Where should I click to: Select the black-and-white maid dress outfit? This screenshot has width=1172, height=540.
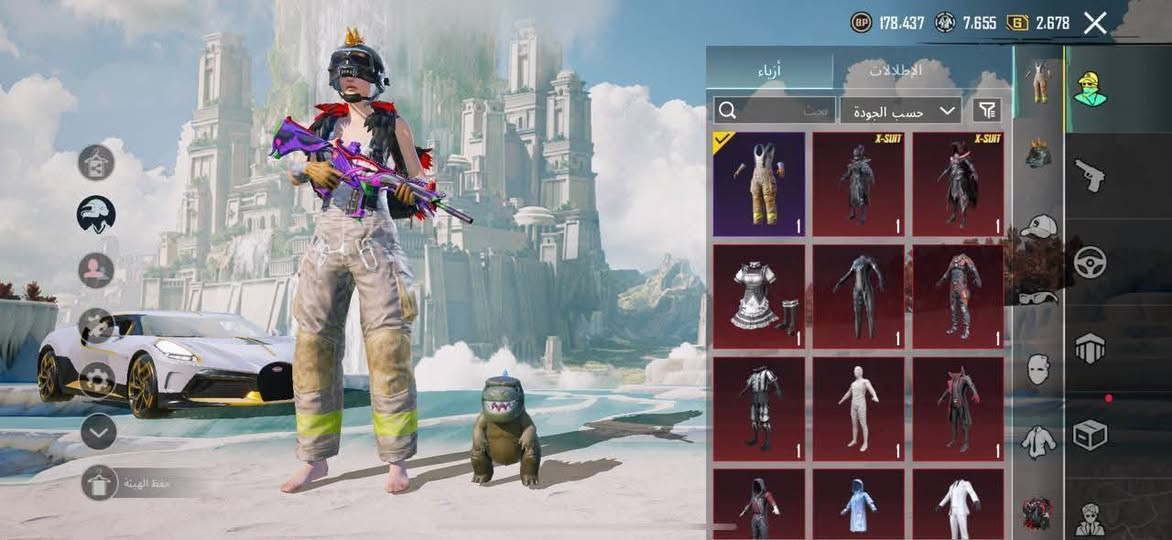pyautogui.click(x=758, y=297)
